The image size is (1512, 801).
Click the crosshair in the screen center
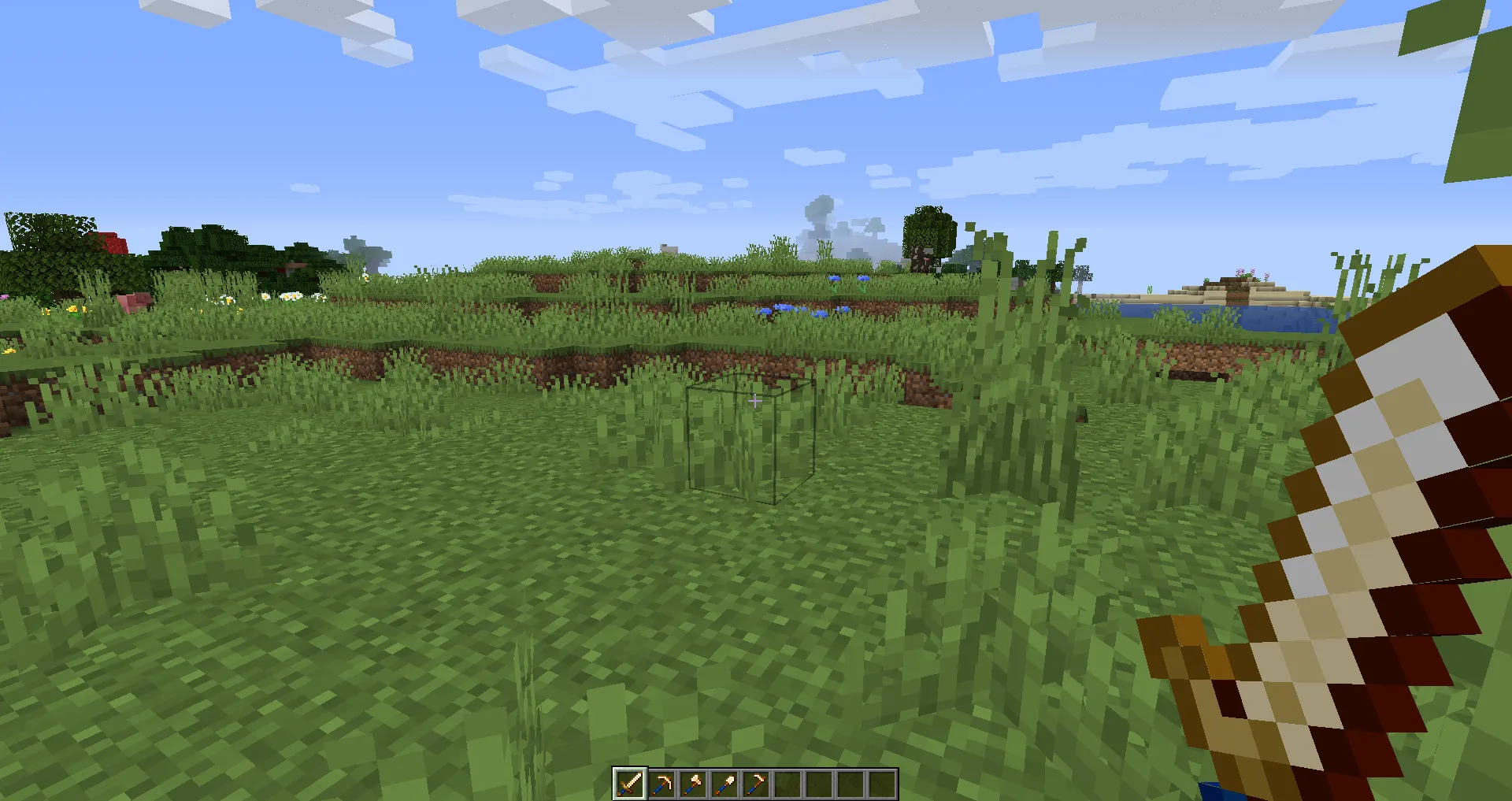(x=756, y=400)
